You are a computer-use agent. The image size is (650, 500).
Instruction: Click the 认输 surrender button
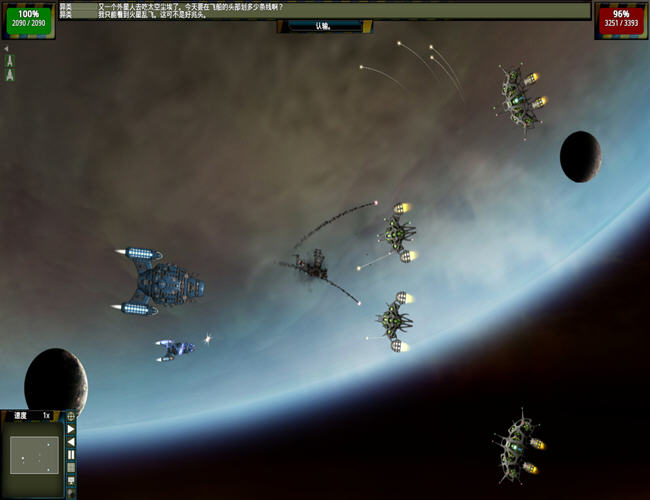coord(323,26)
